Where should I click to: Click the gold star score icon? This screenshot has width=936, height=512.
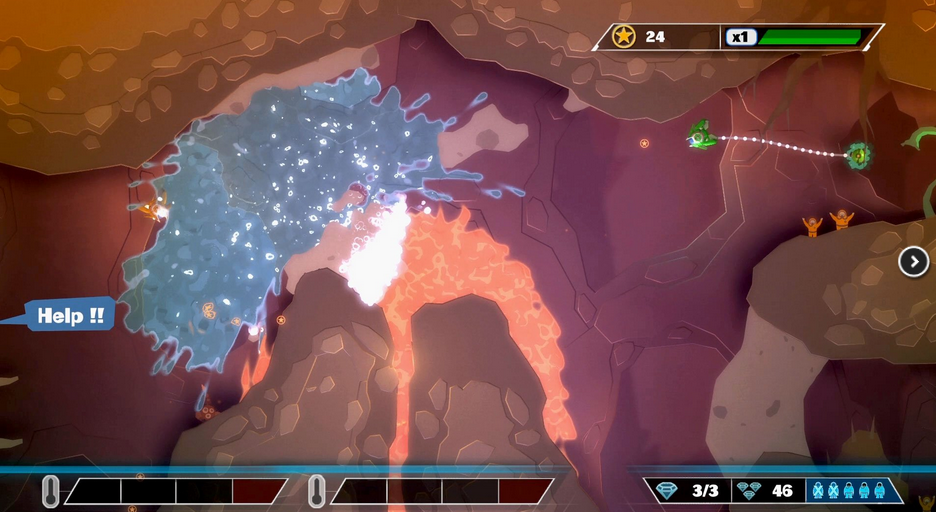[624, 37]
